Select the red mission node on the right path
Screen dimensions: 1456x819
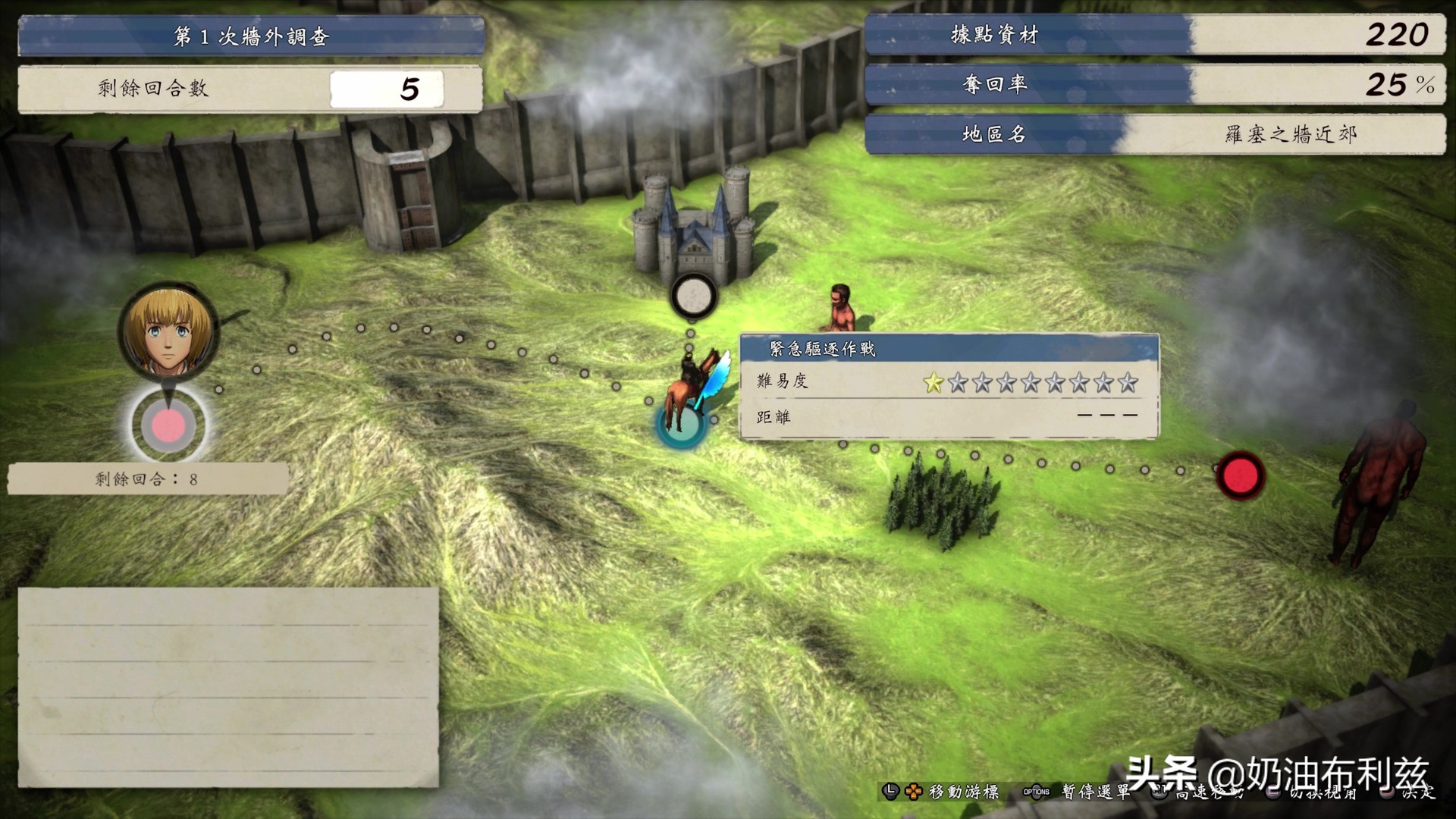pyautogui.click(x=1241, y=475)
